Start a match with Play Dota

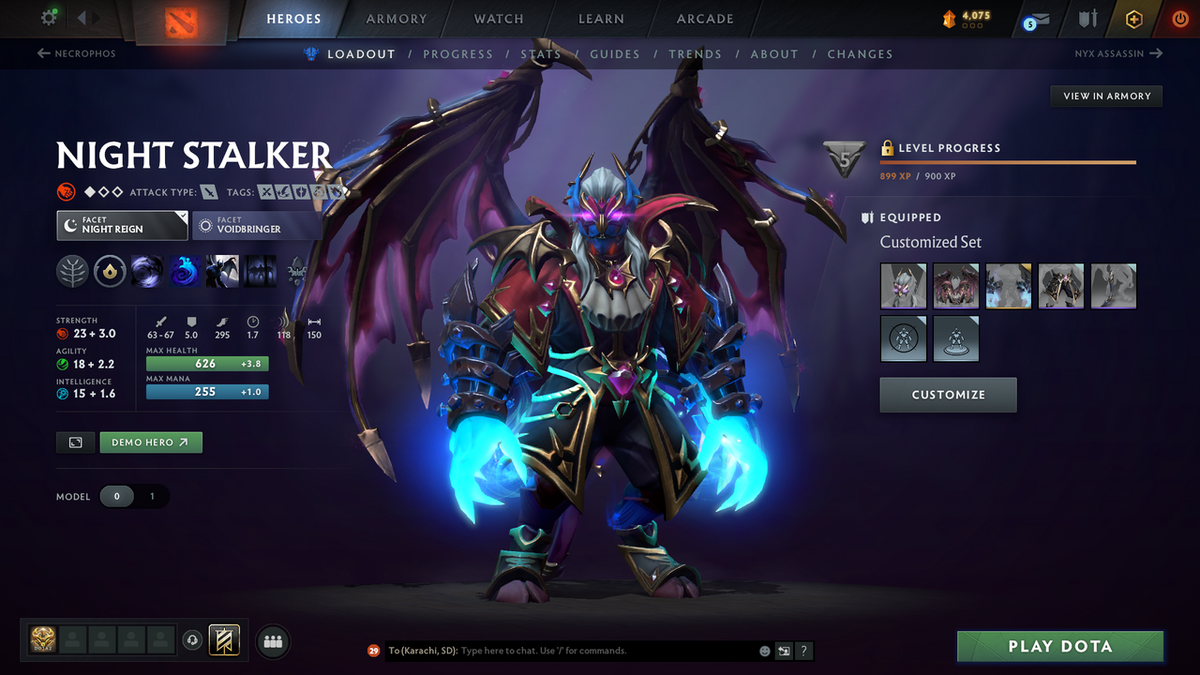[x=1060, y=646]
